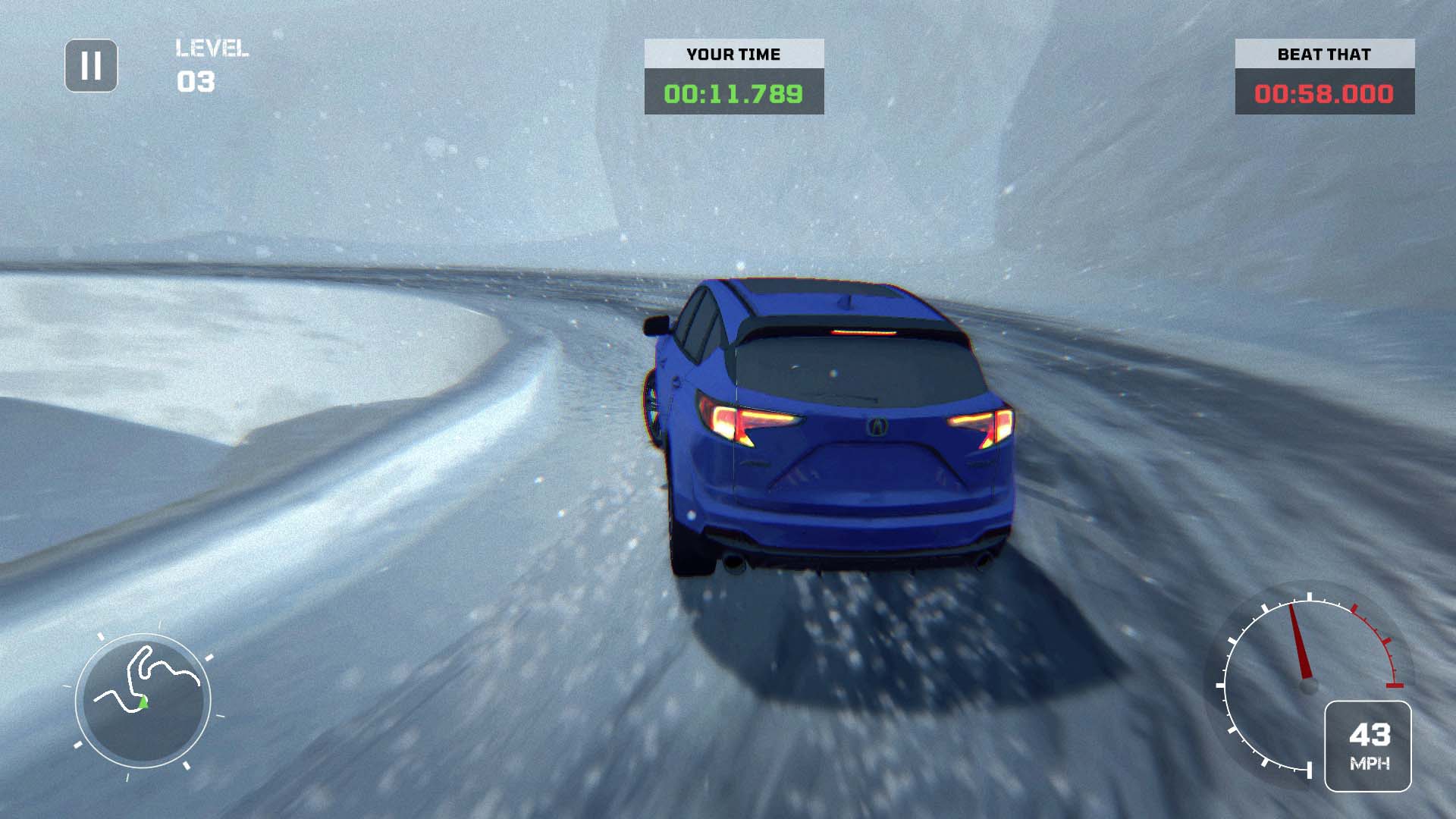Viewport: 1456px width, 819px height.
Task: Click the circular track minimap
Action: pyautogui.click(x=143, y=699)
